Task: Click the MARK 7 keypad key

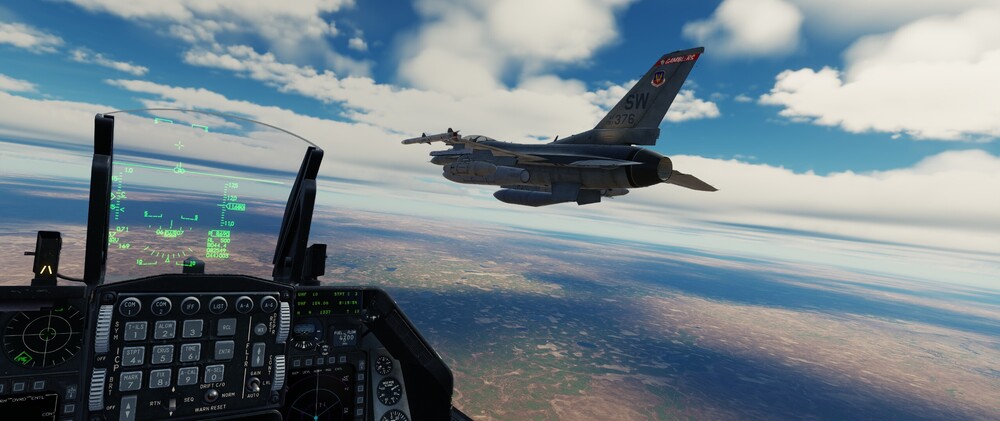Action: point(130,381)
